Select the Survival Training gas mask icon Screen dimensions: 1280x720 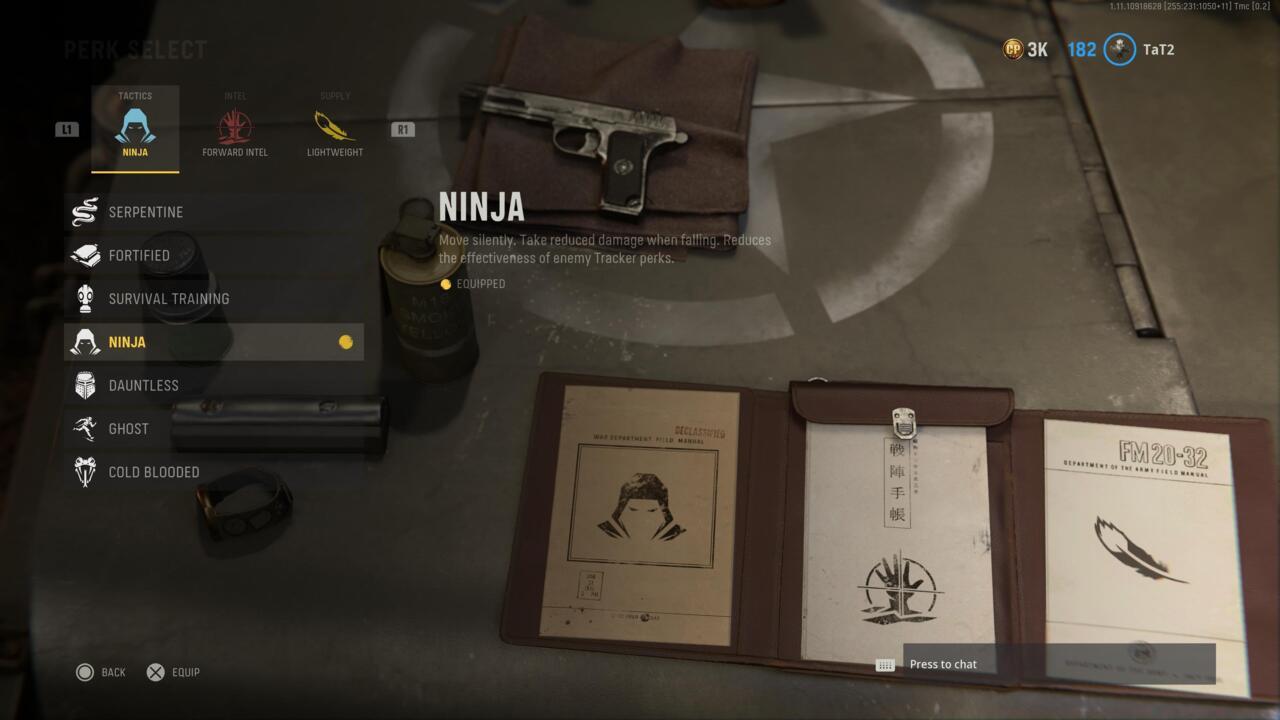click(85, 298)
